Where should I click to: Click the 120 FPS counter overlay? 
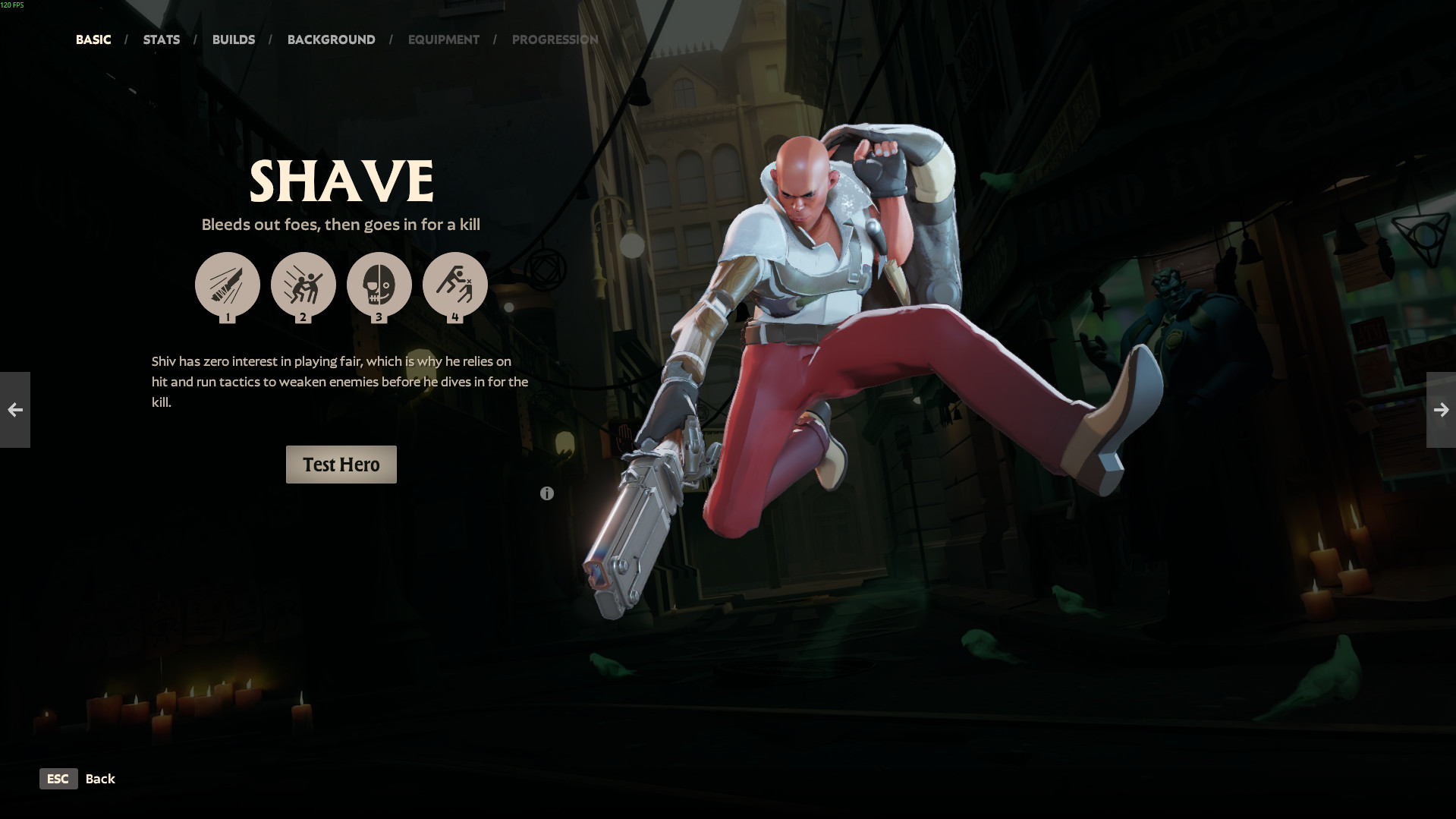(x=12, y=4)
